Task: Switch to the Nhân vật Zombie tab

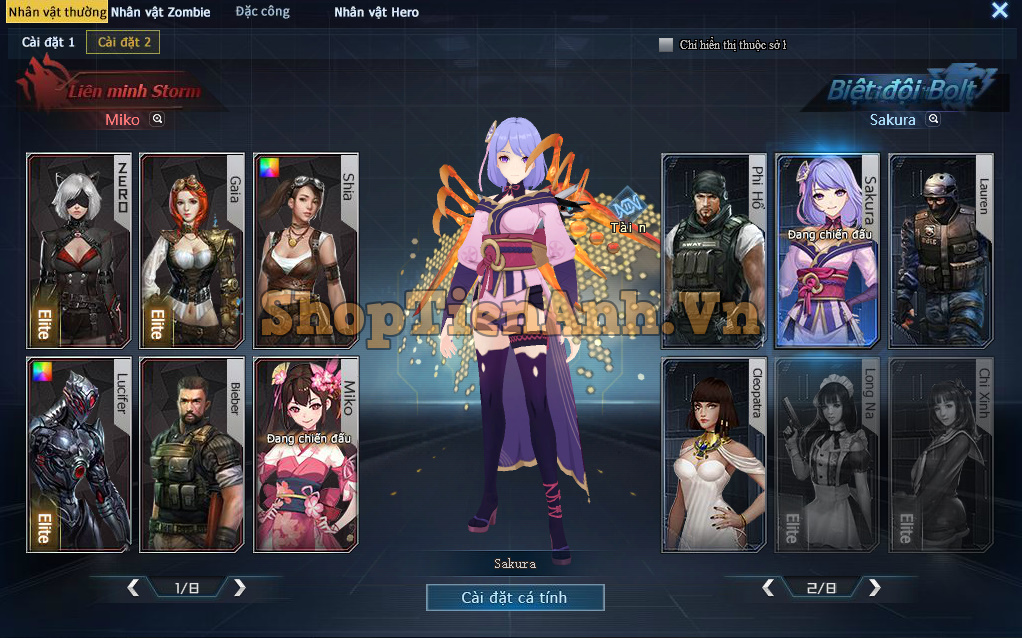Action: (160, 12)
